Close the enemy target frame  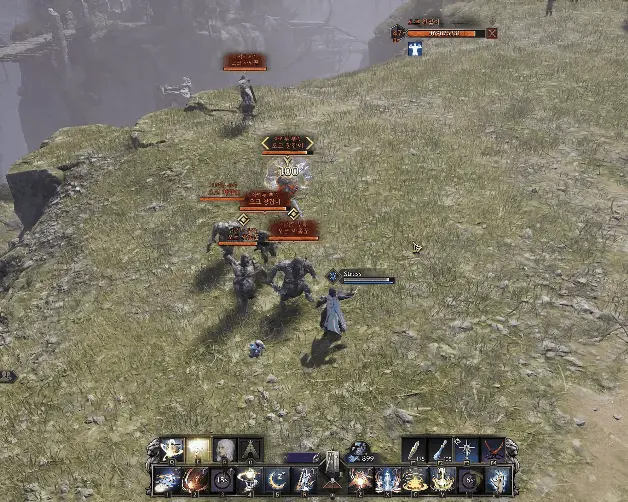pyautogui.click(x=491, y=33)
